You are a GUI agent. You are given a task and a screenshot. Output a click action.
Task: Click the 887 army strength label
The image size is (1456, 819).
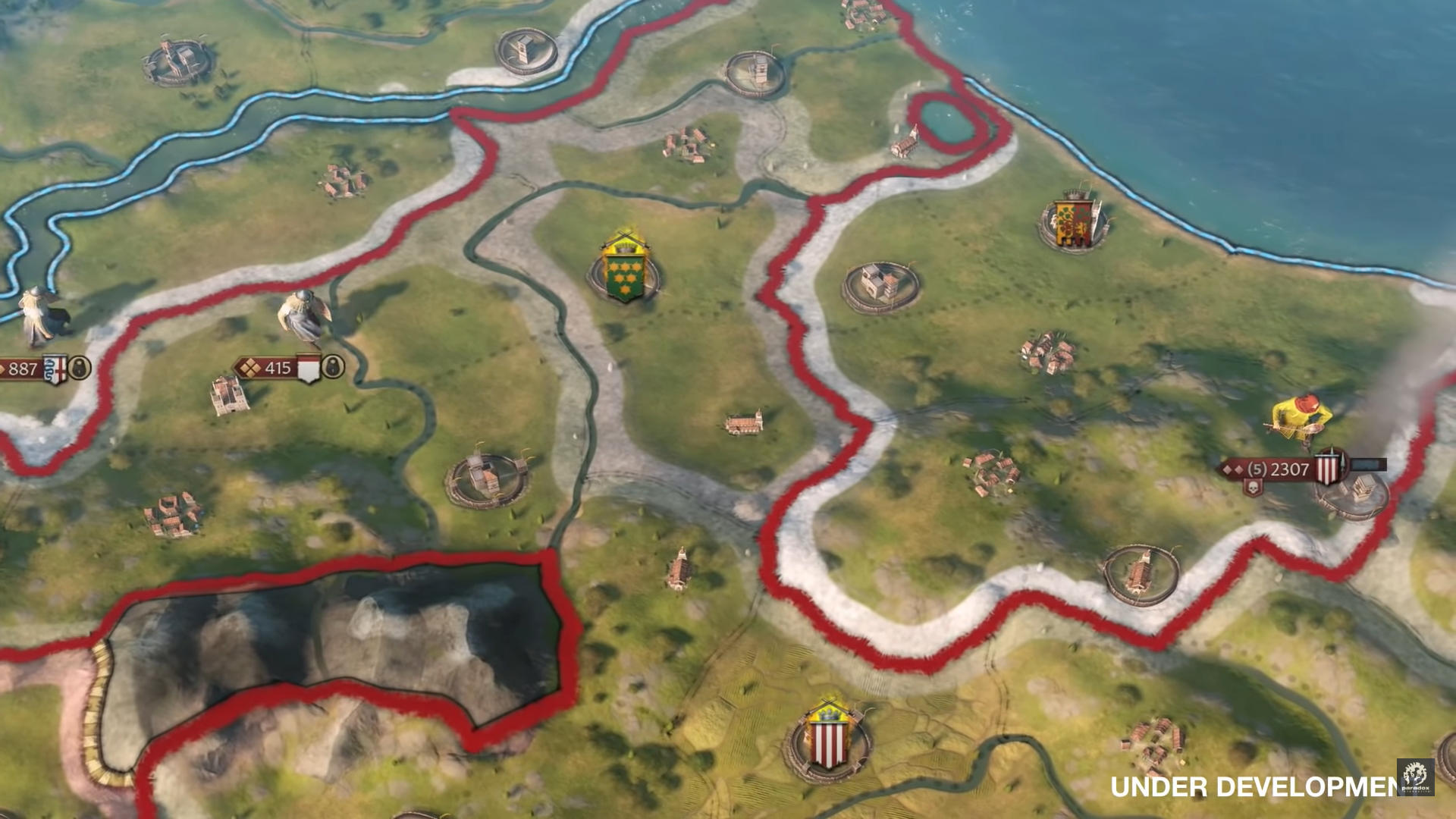pos(24,369)
